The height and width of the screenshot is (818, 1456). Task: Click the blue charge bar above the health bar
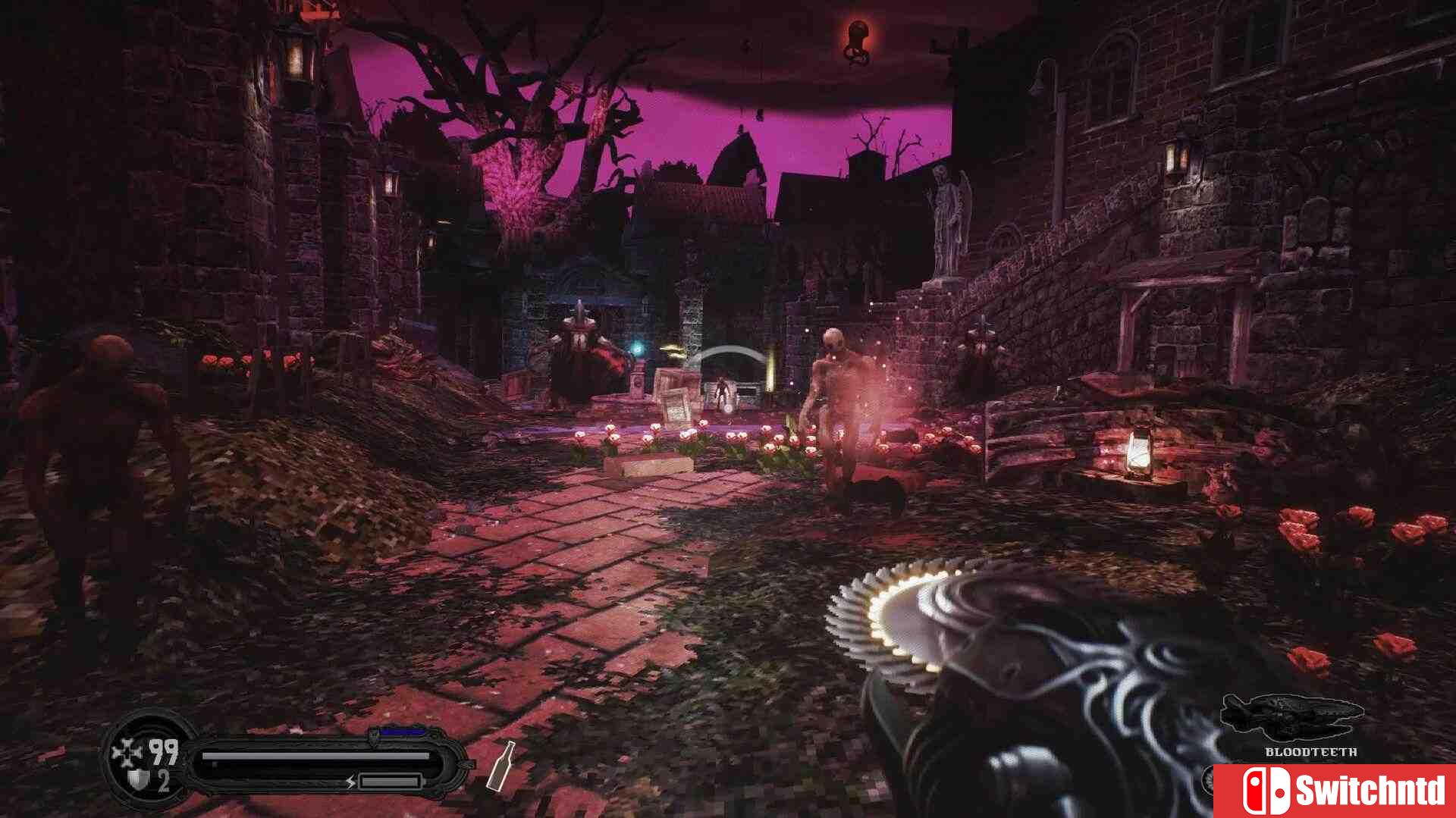pyautogui.click(x=401, y=731)
